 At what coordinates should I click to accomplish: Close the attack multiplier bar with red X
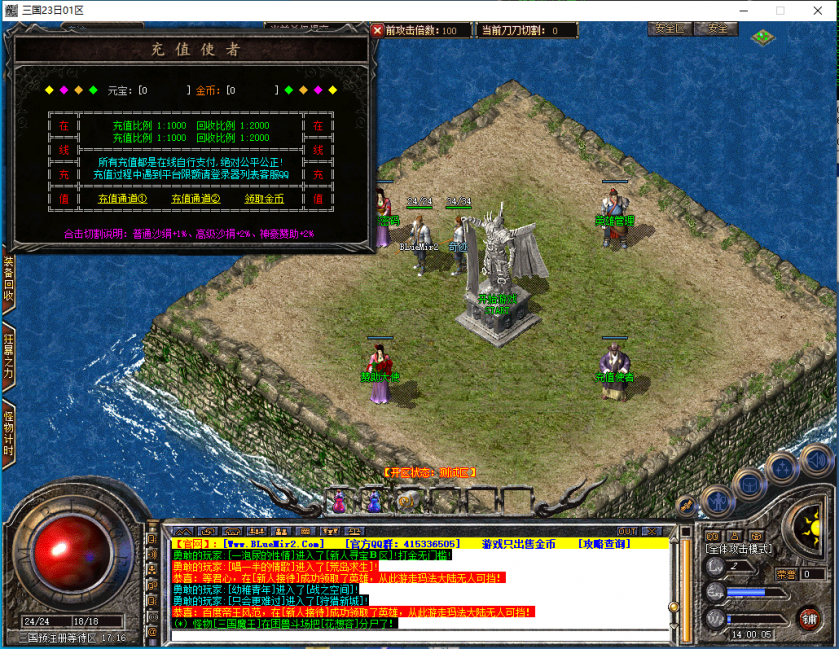click(x=377, y=30)
